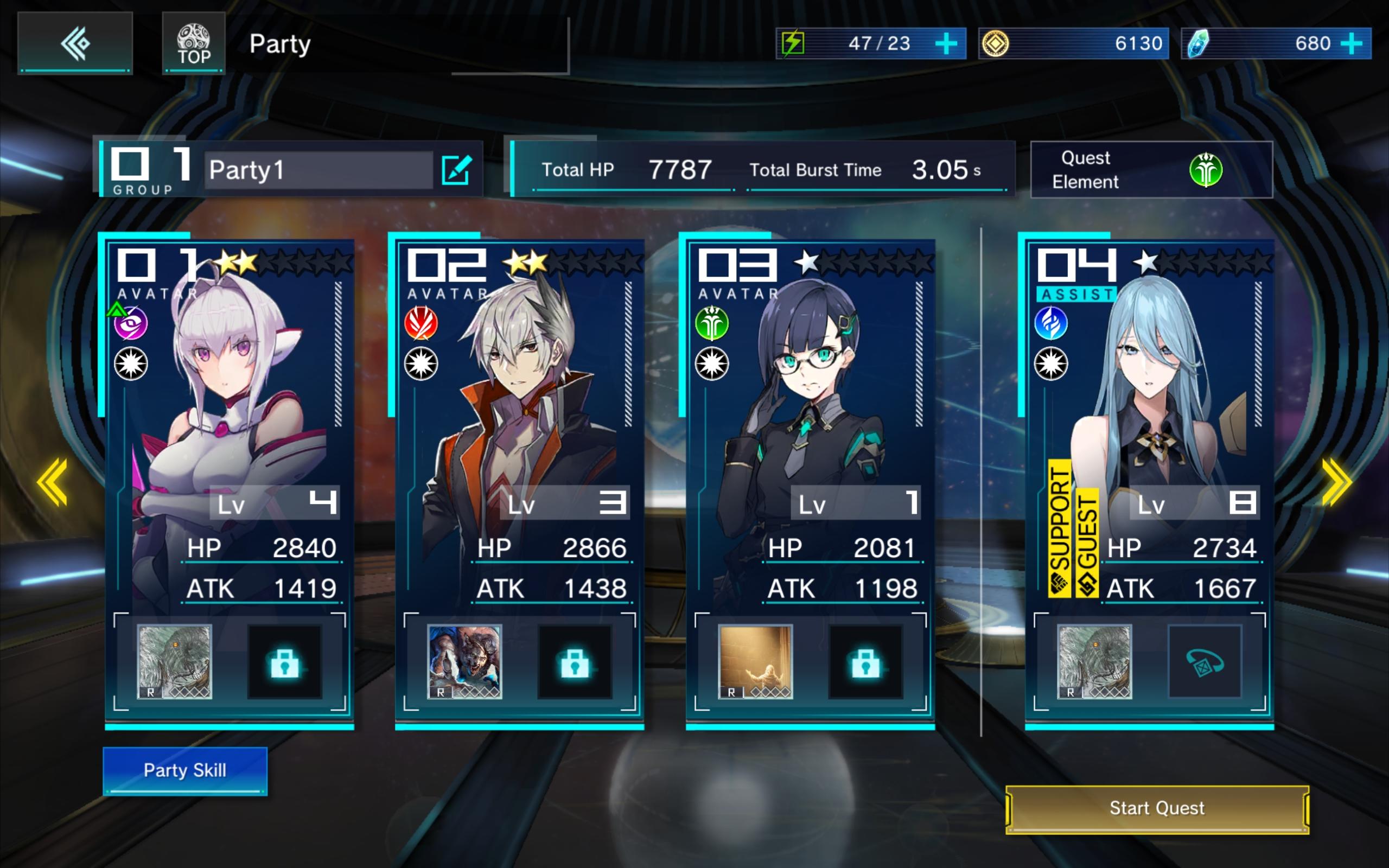
Task: Tap the empty second slot on Assist card
Action: pos(1205,662)
